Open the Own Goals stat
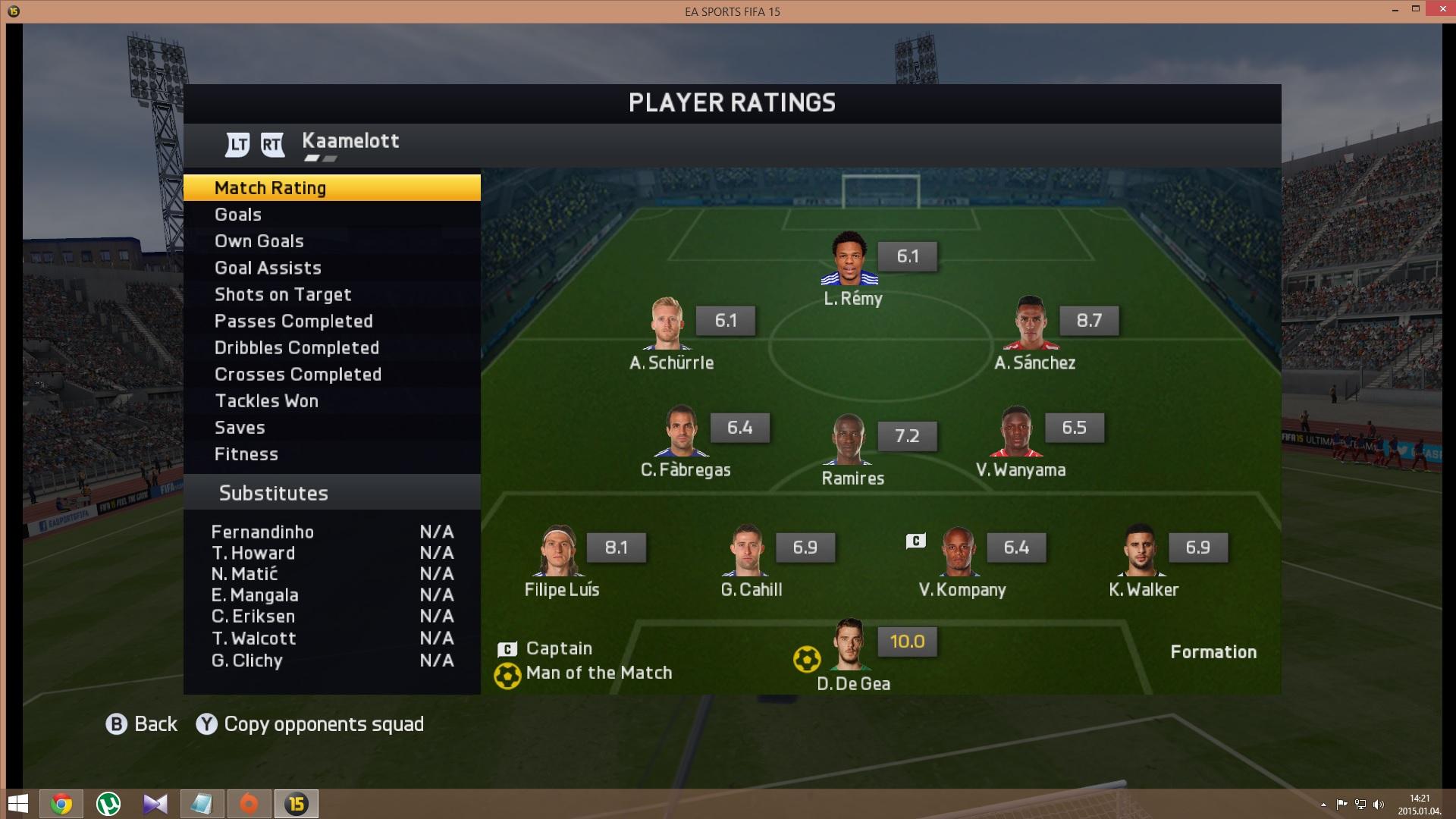This screenshot has height=819, width=1456. (x=331, y=241)
